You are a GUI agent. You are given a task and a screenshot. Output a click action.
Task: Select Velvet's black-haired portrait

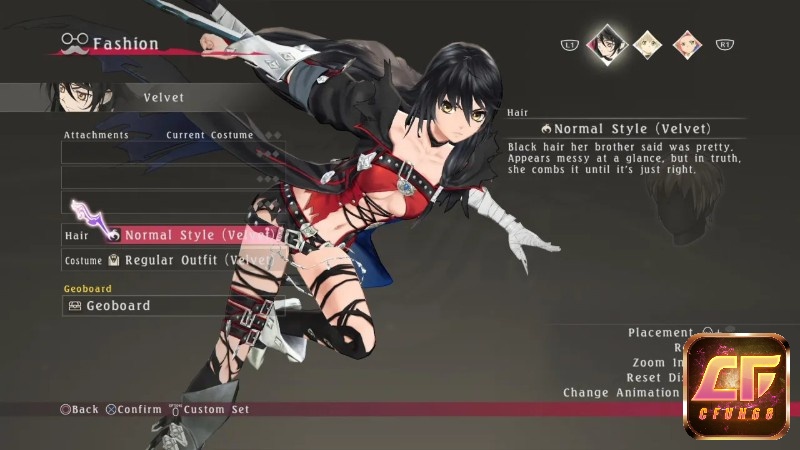(x=605, y=42)
